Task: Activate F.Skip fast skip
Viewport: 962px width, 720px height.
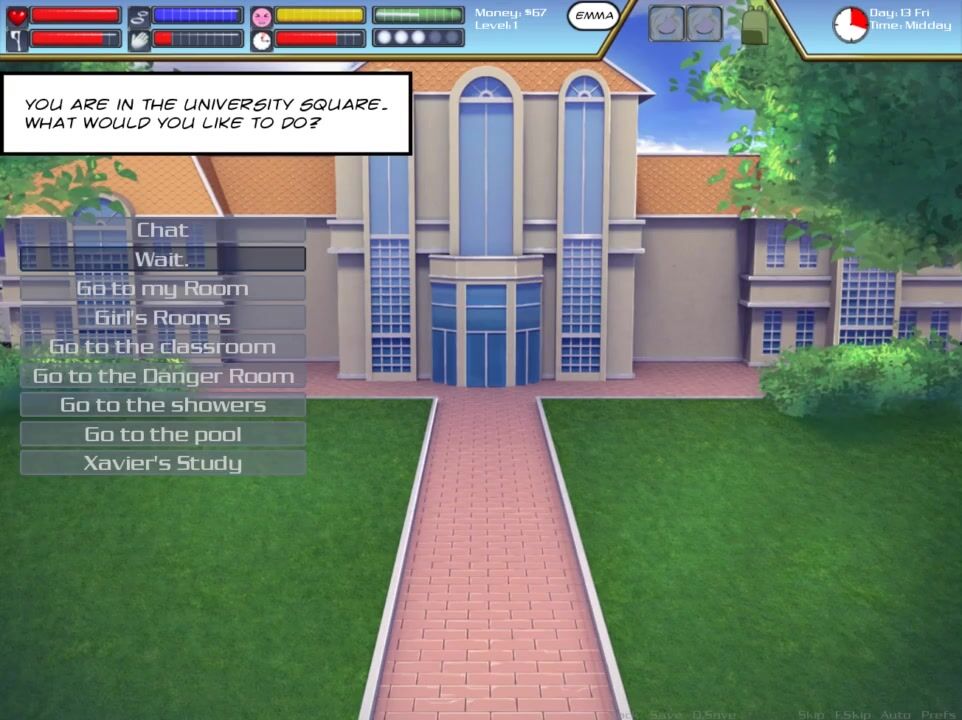Action: [853, 714]
